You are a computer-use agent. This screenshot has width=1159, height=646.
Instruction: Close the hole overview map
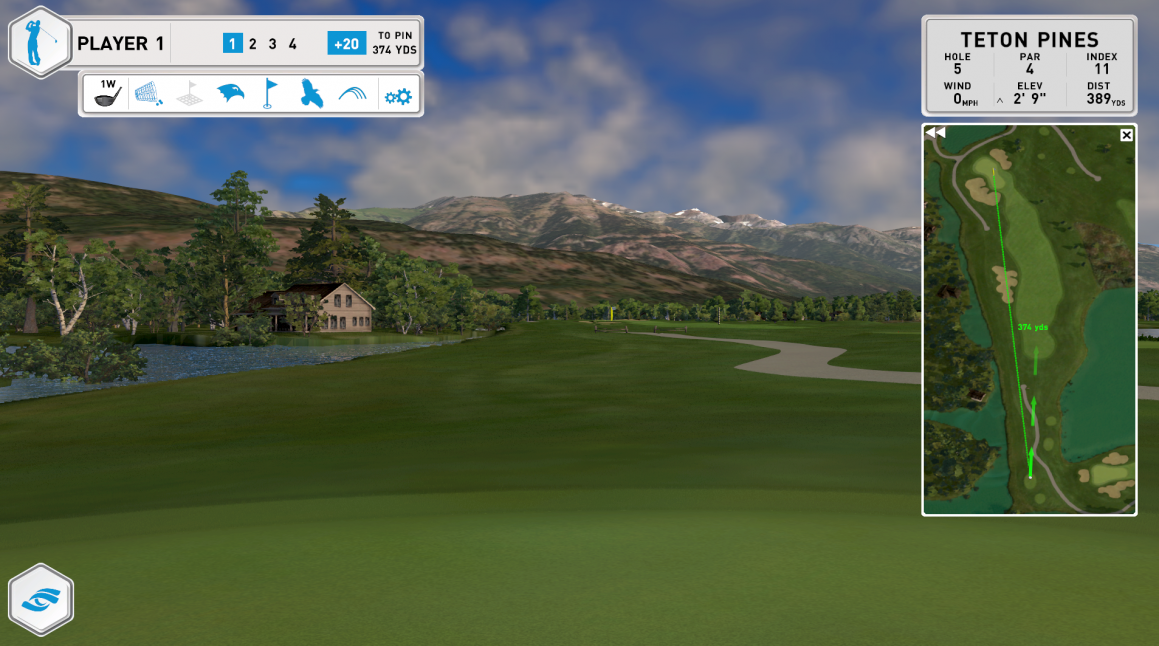1127,135
